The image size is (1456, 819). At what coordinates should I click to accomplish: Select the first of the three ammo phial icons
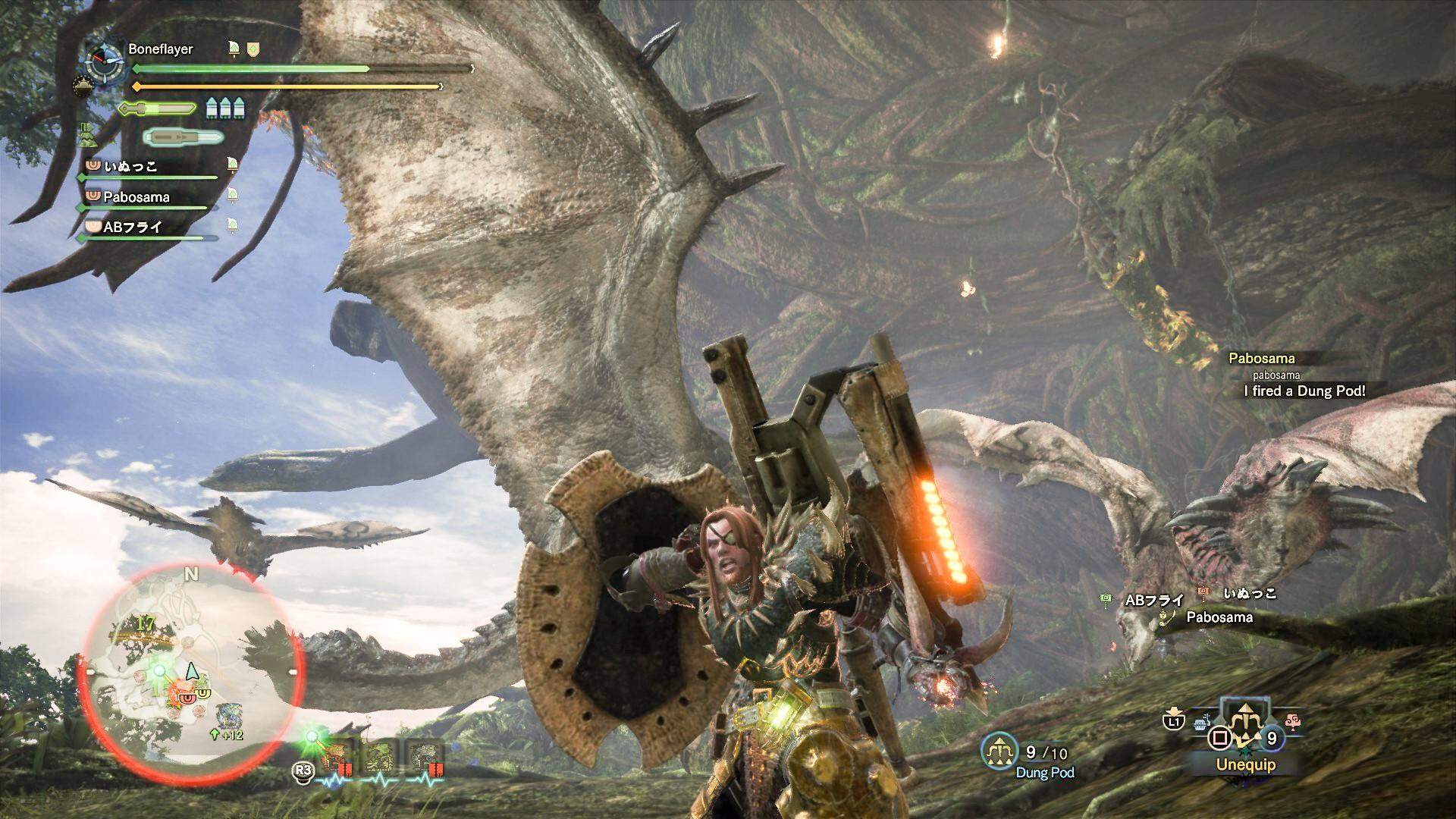pyautogui.click(x=211, y=108)
